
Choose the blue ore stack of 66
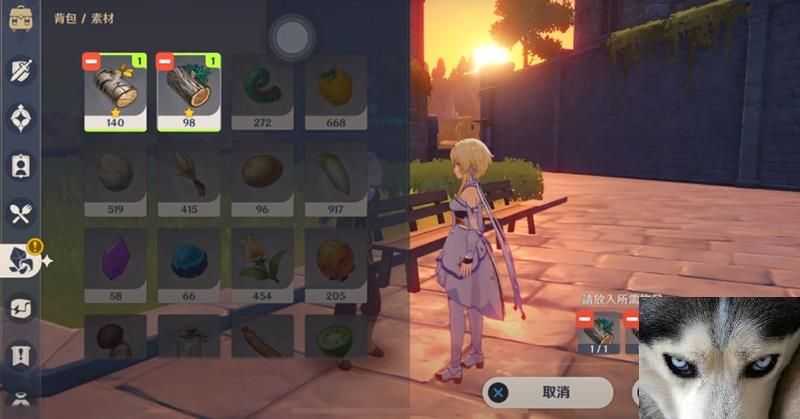coord(189,260)
